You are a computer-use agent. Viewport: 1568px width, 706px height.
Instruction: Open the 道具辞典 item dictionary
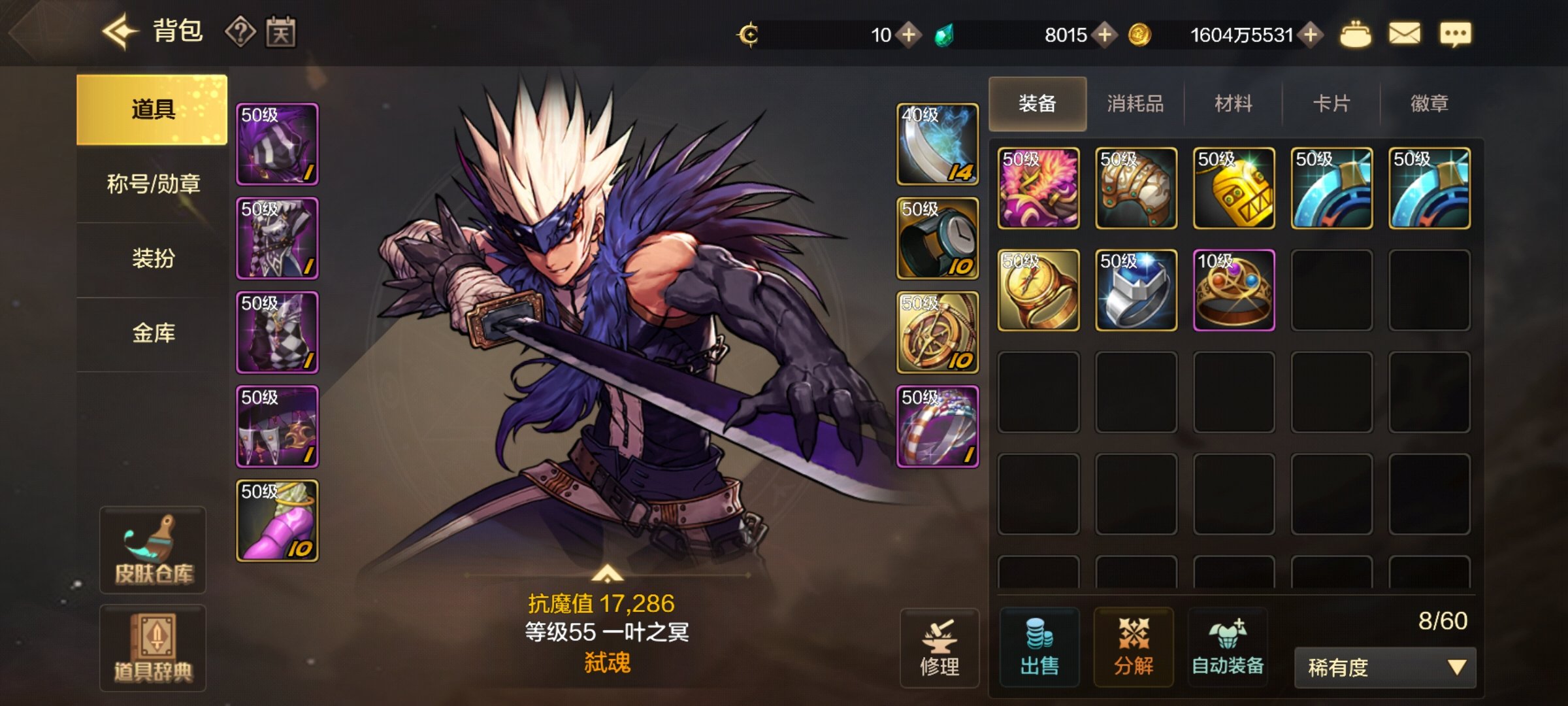click(x=154, y=648)
